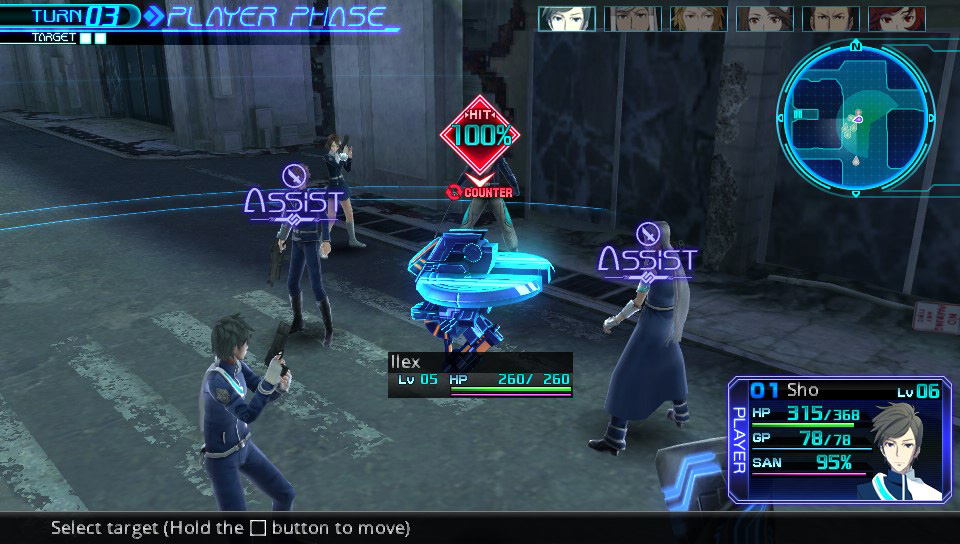
Task: Select the Ilex enemy target panel
Action: pos(480,374)
